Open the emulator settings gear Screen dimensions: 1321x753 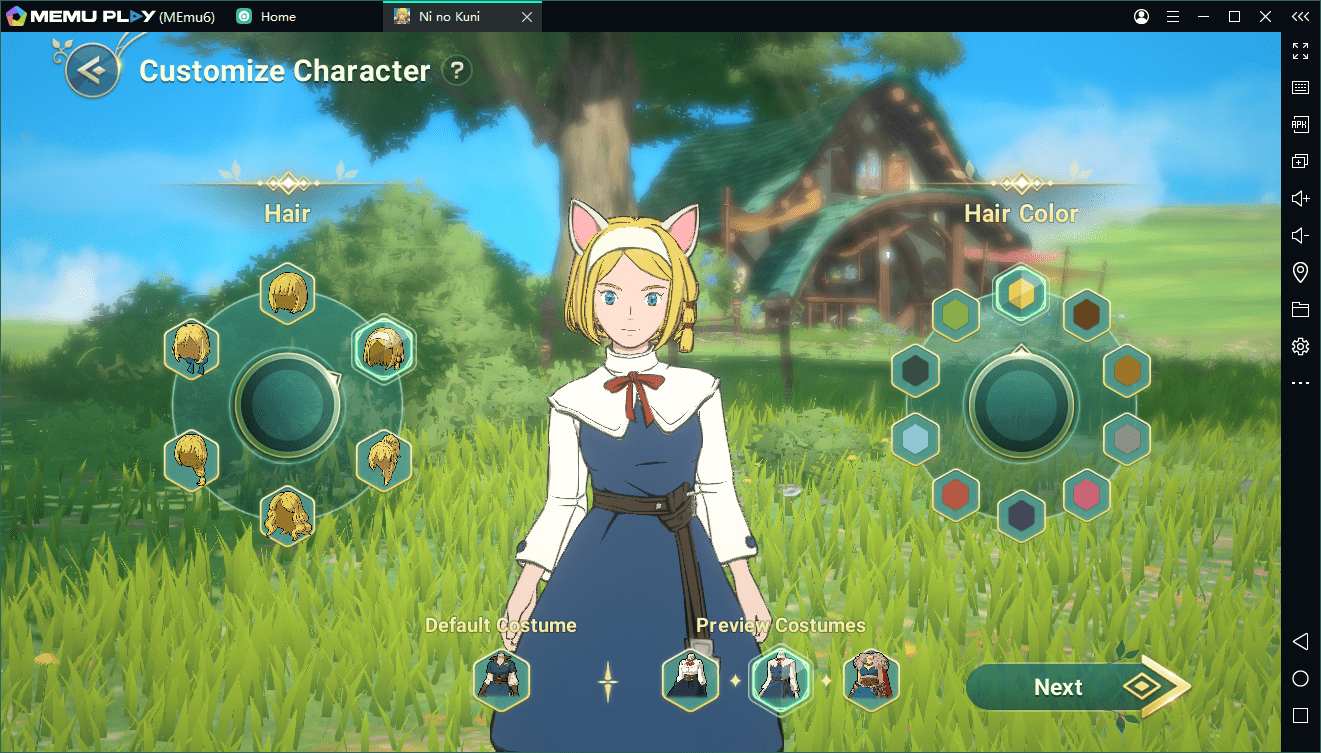click(1300, 346)
